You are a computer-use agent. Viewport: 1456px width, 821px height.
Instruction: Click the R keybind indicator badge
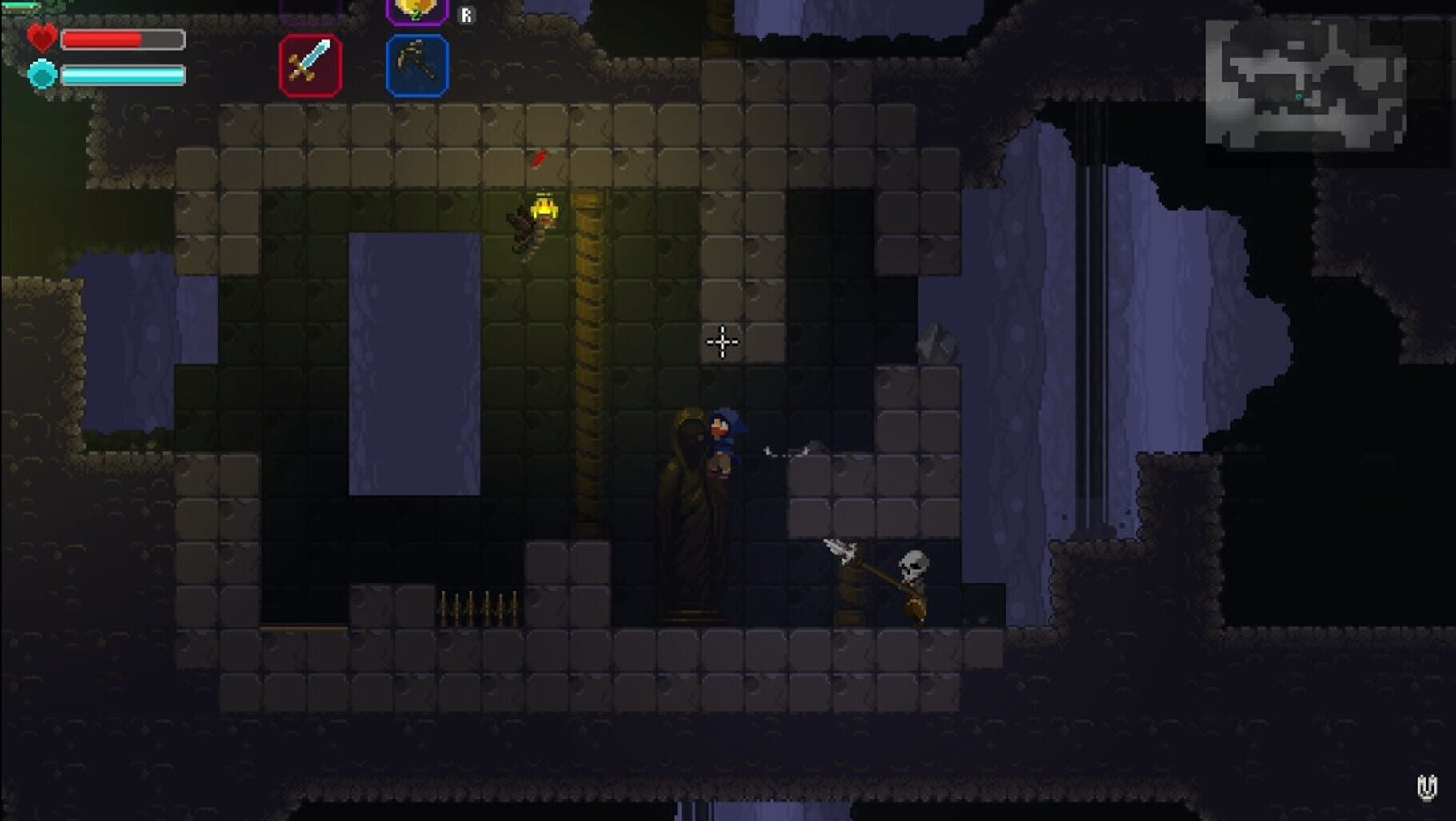[466, 14]
